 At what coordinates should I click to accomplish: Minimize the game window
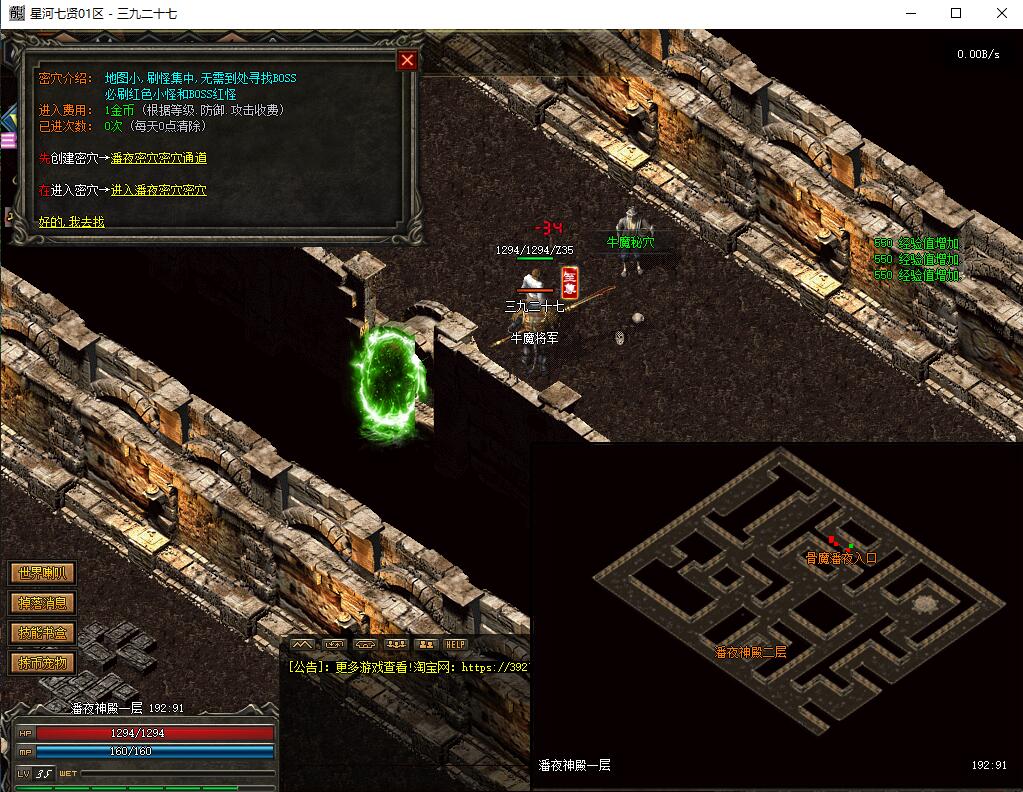910,14
